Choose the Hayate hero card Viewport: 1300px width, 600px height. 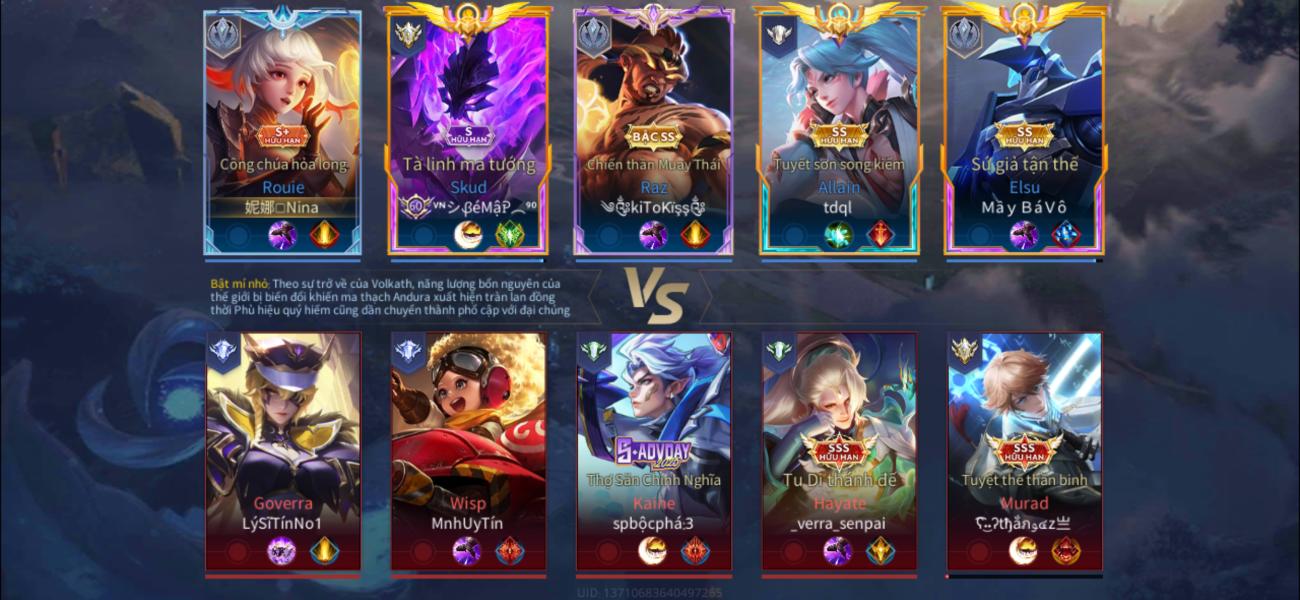click(x=839, y=450)
